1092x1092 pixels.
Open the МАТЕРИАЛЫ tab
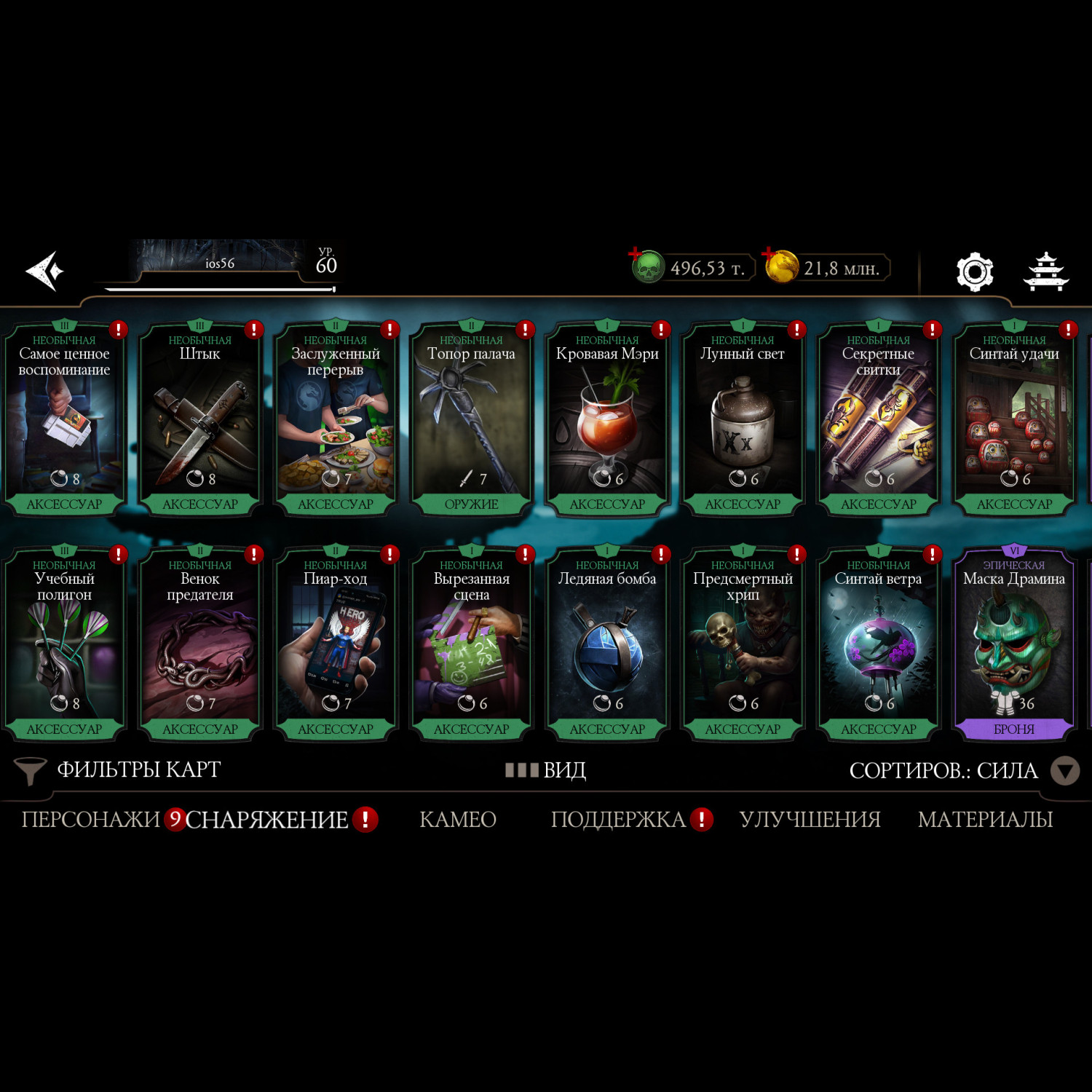(x=985, y=820)
